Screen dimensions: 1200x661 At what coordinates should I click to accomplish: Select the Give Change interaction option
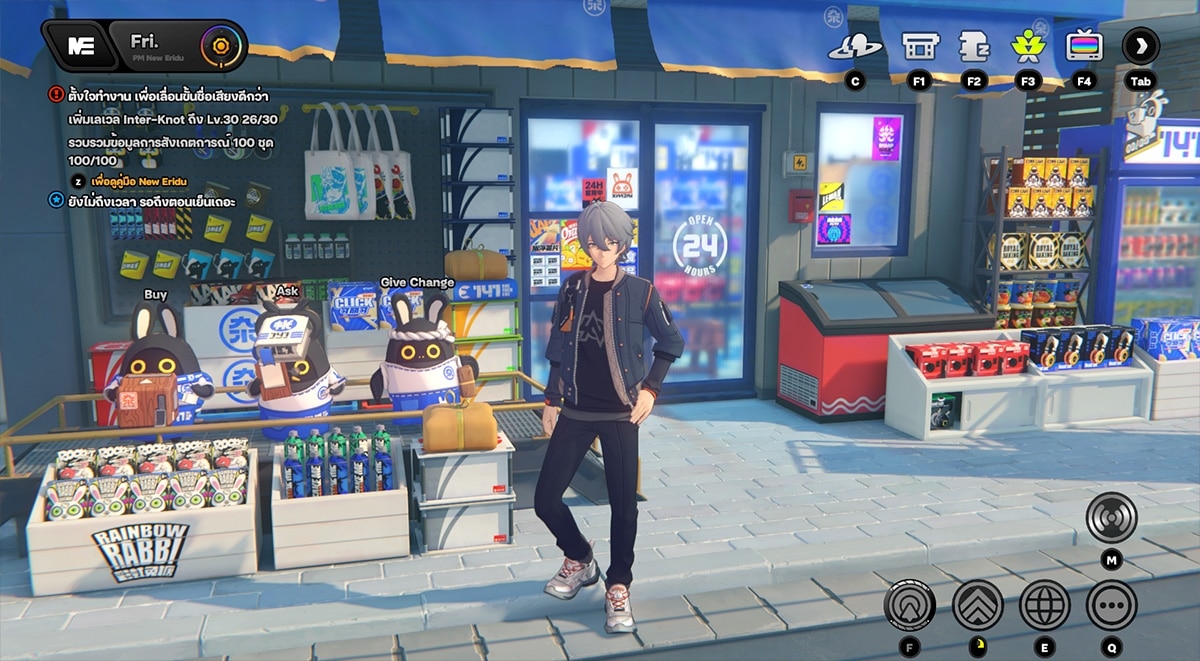(417, 283)
